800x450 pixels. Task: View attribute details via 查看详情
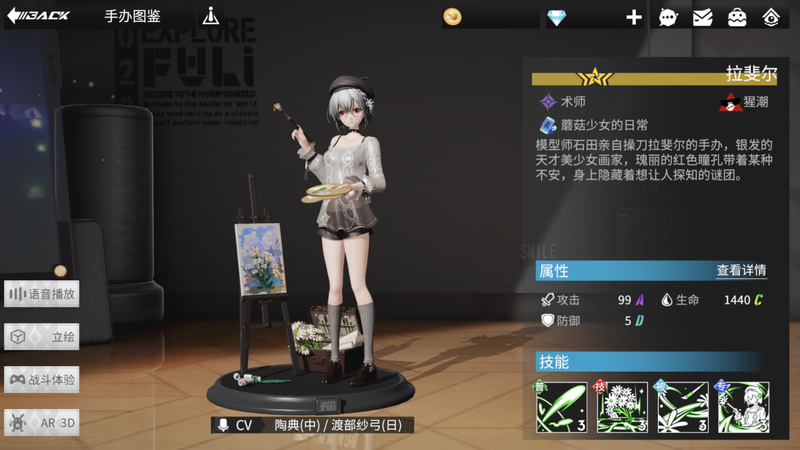click(741, 270)
